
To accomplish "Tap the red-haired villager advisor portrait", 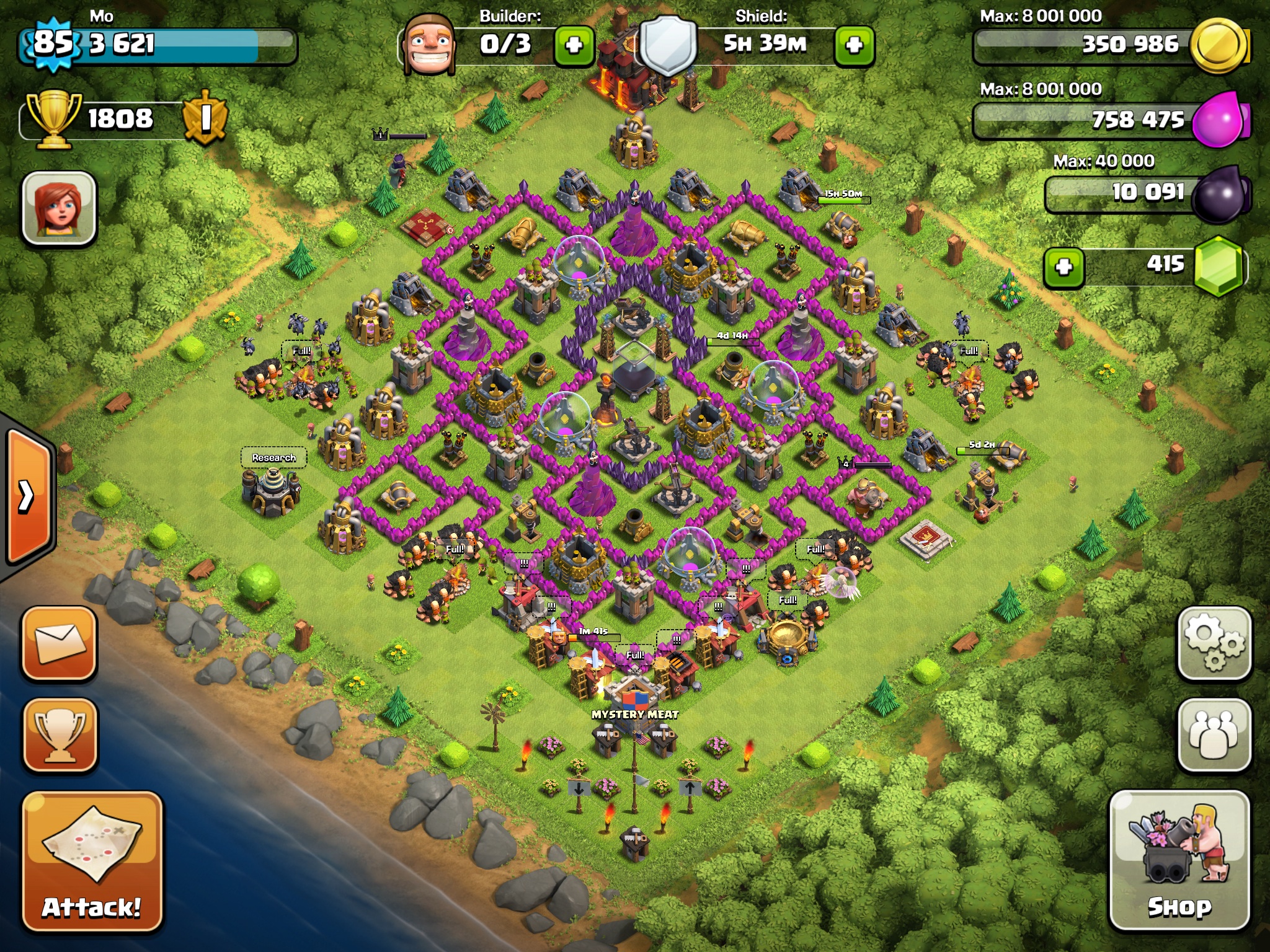I will (60, 208).
